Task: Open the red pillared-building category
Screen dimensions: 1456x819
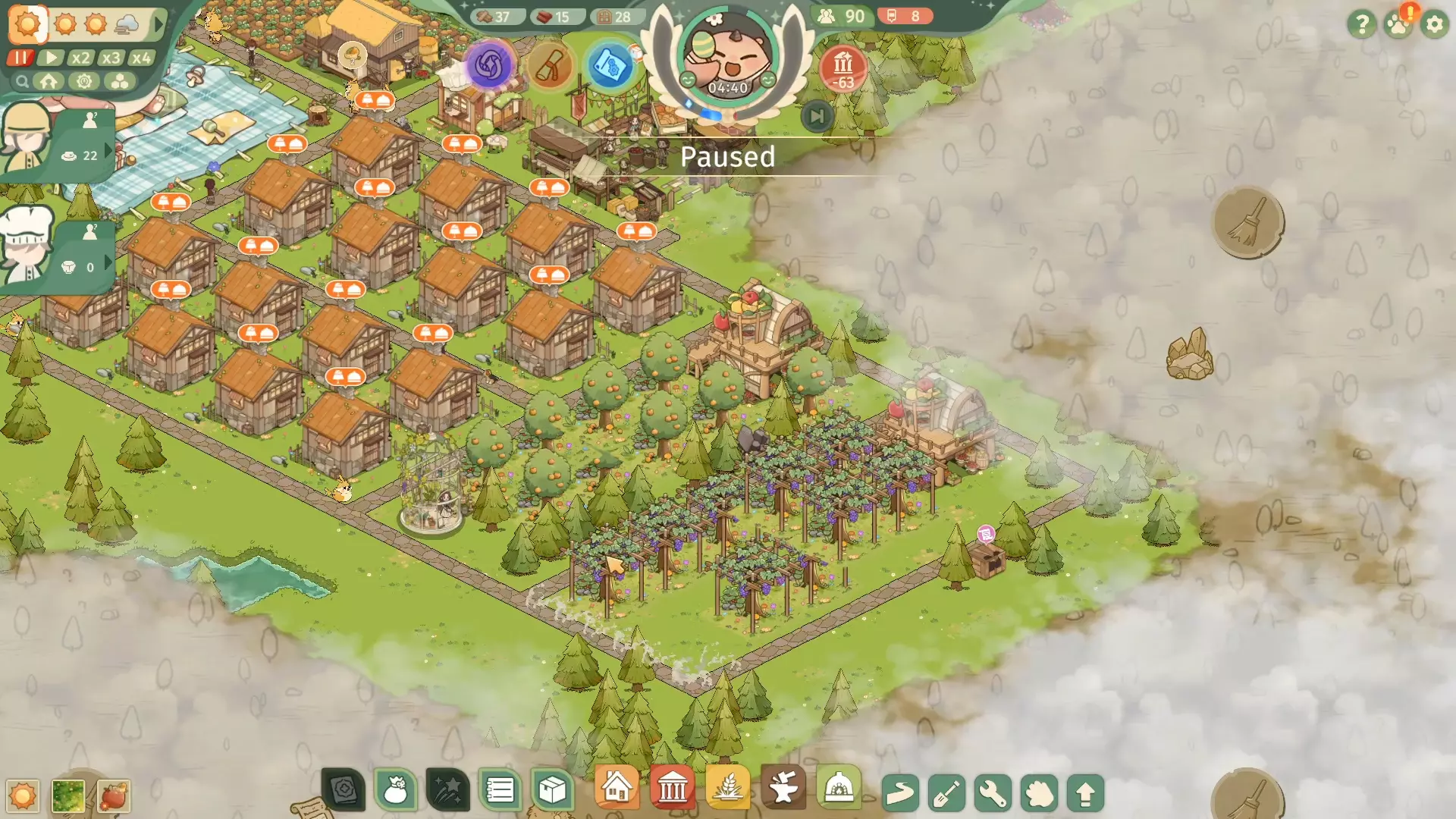Action: click(672, 789)
